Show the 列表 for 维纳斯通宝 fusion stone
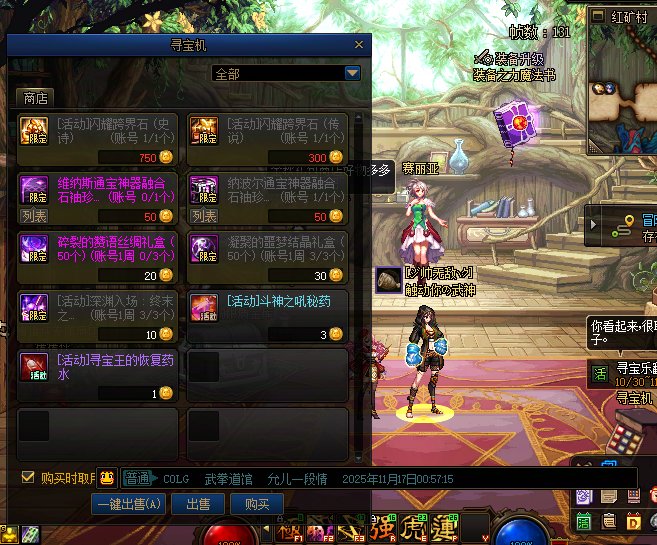The image size is (657, 545). pos(35,216)
